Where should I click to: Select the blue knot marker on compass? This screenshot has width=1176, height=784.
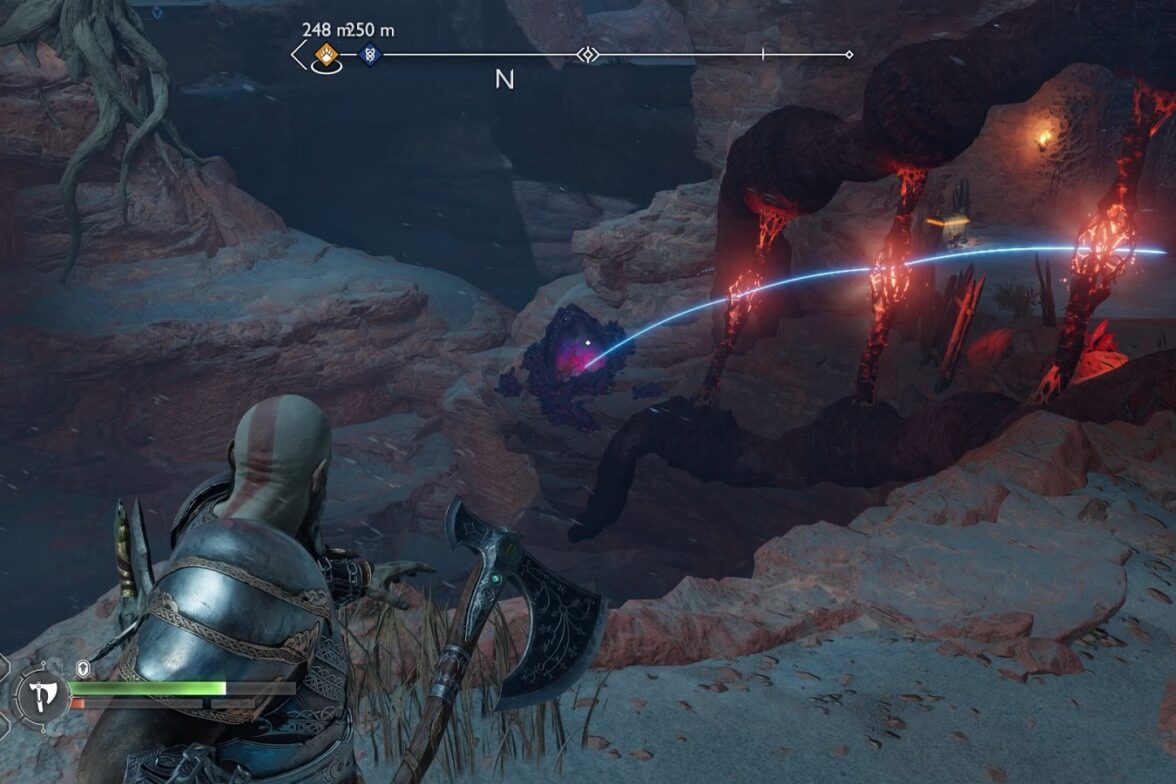pos(369,54)
